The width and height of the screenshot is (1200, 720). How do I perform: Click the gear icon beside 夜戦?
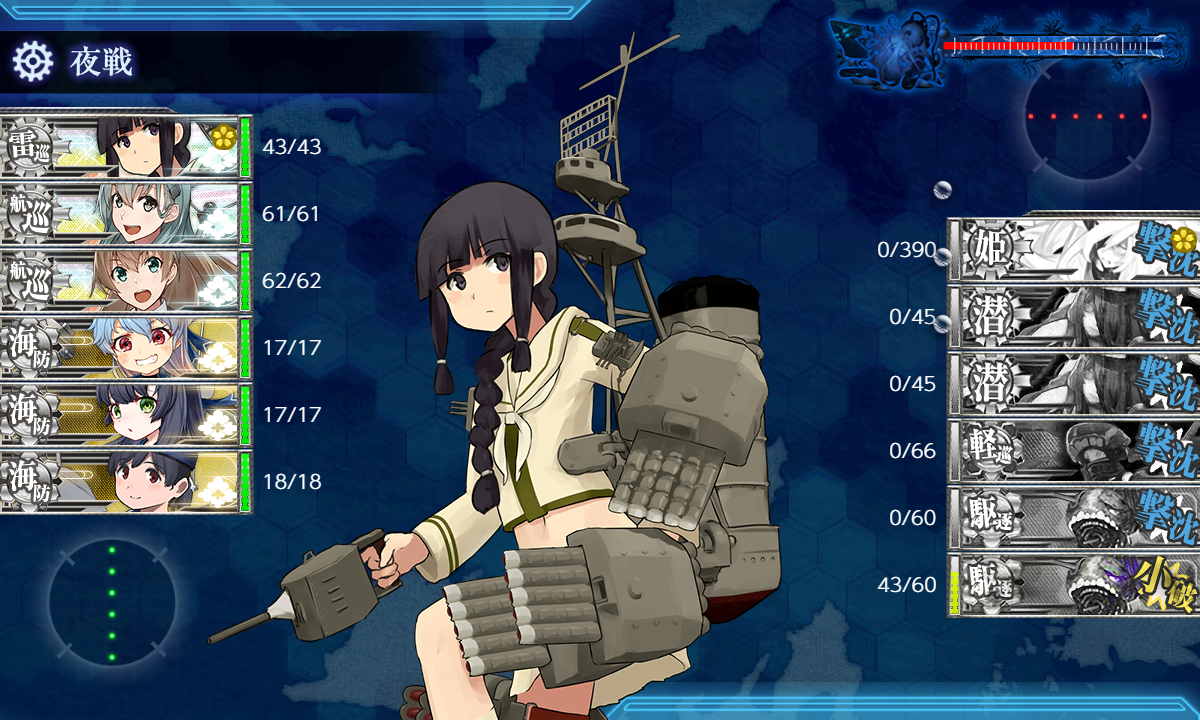tap(32, 62)
